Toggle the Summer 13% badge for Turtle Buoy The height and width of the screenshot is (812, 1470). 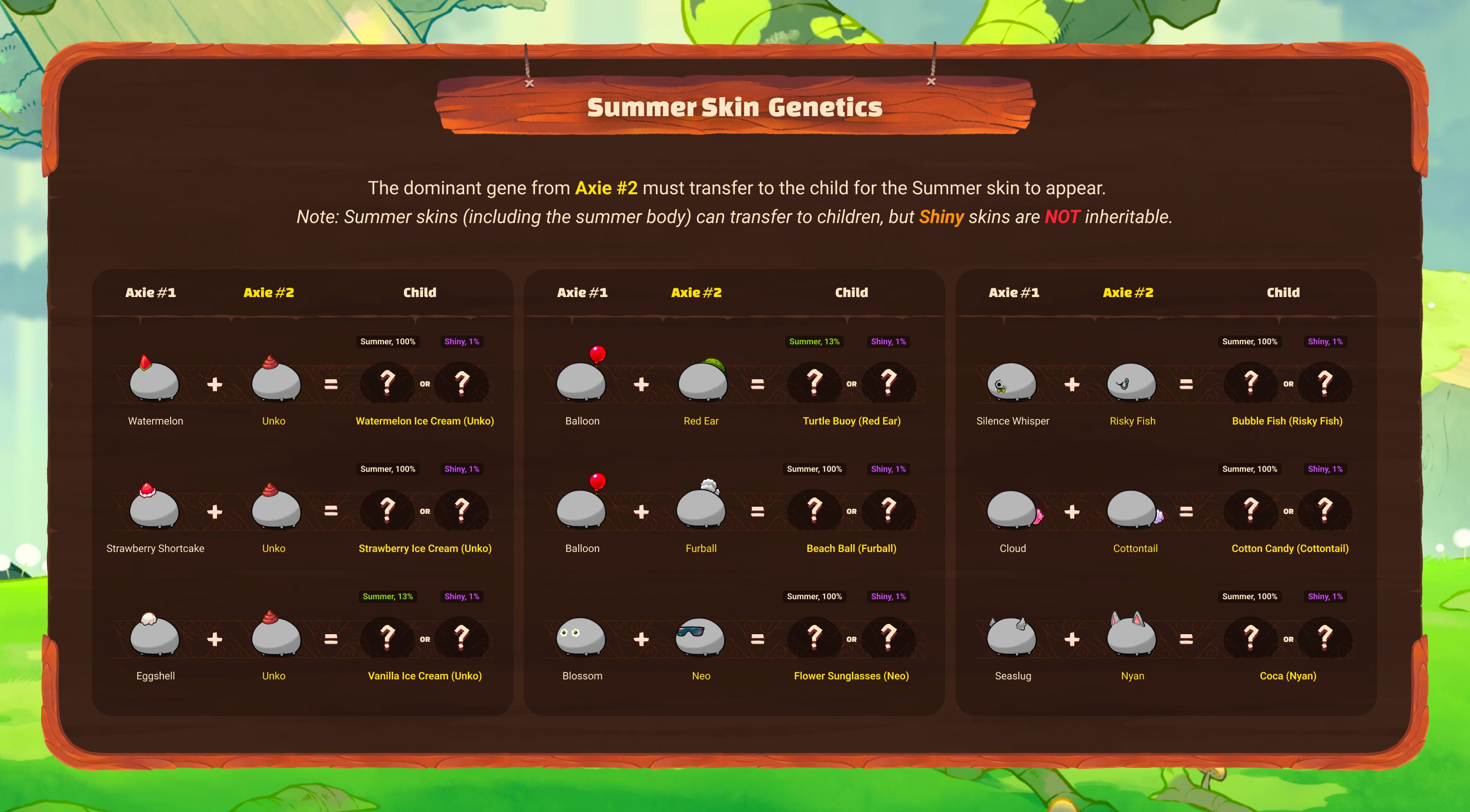click(815, 341)
